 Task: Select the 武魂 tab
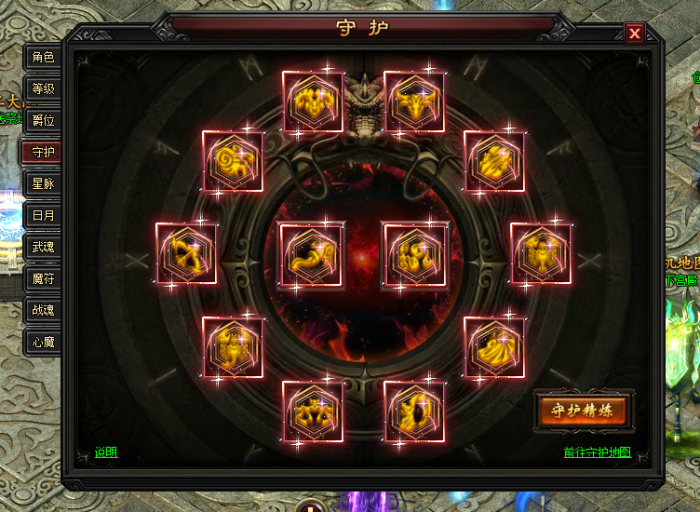(x=42, y=247)
